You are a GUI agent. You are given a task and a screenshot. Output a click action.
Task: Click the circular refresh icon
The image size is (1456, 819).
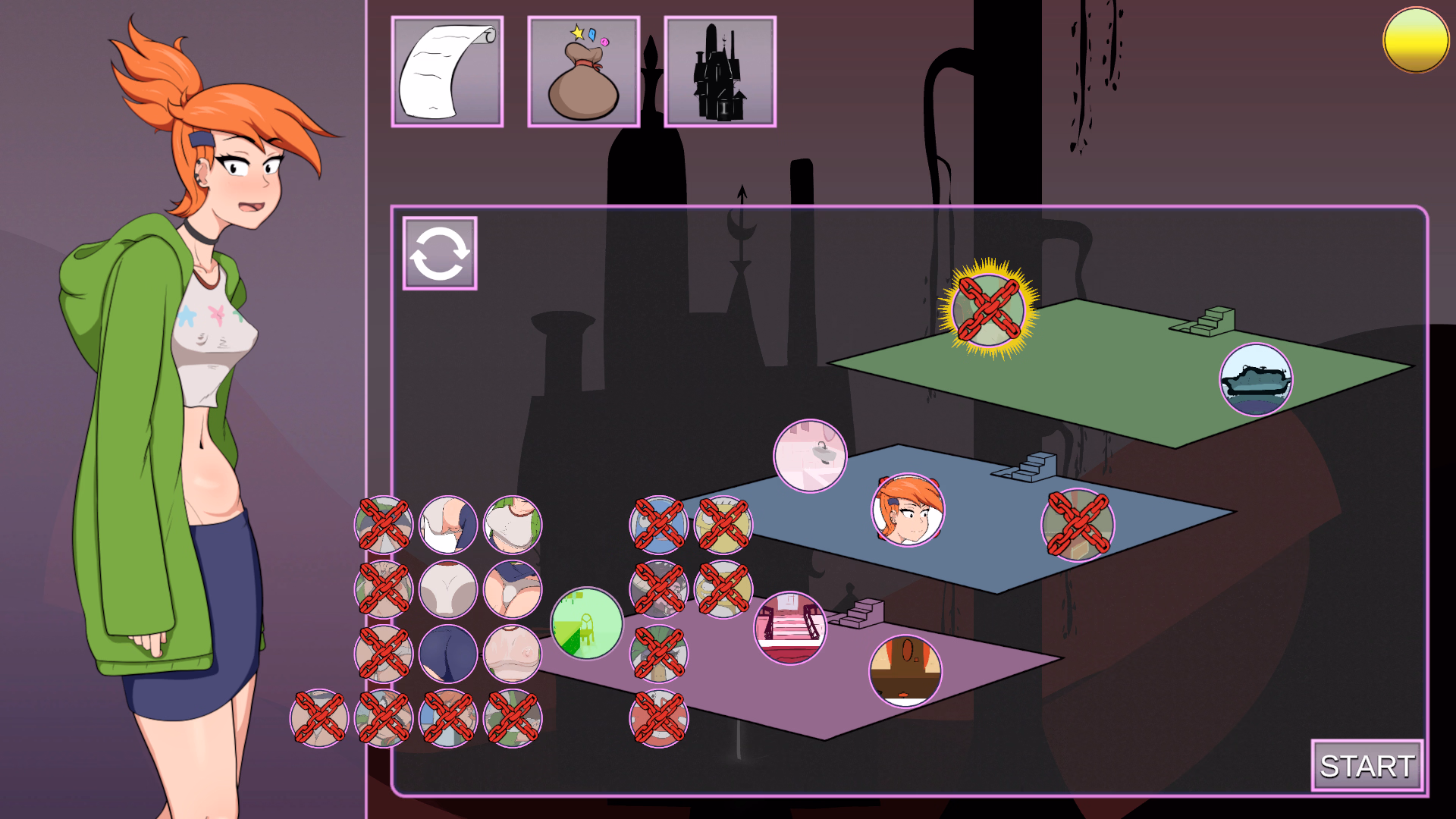(439, 254)
